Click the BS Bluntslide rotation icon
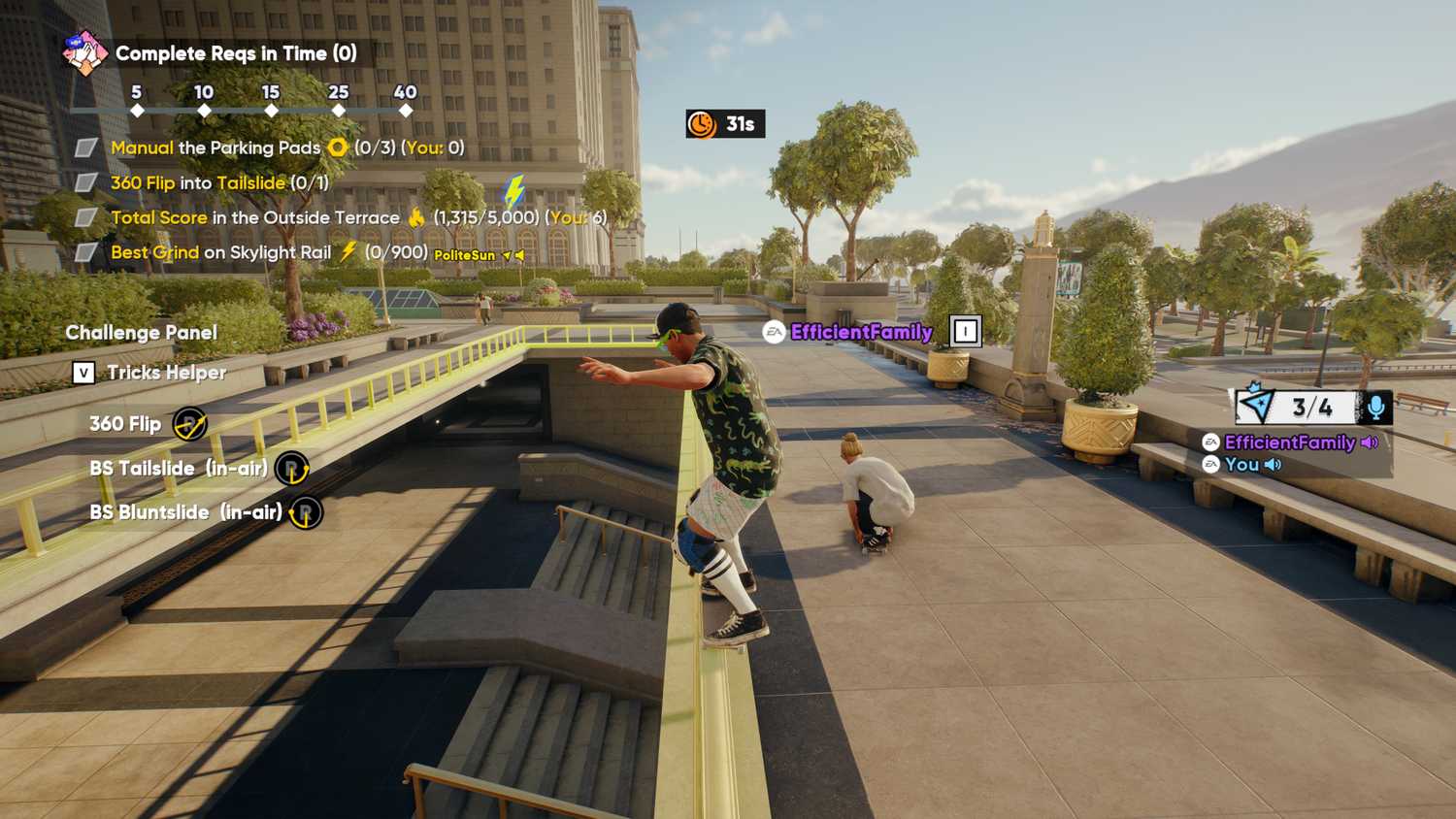 point(303,511)
